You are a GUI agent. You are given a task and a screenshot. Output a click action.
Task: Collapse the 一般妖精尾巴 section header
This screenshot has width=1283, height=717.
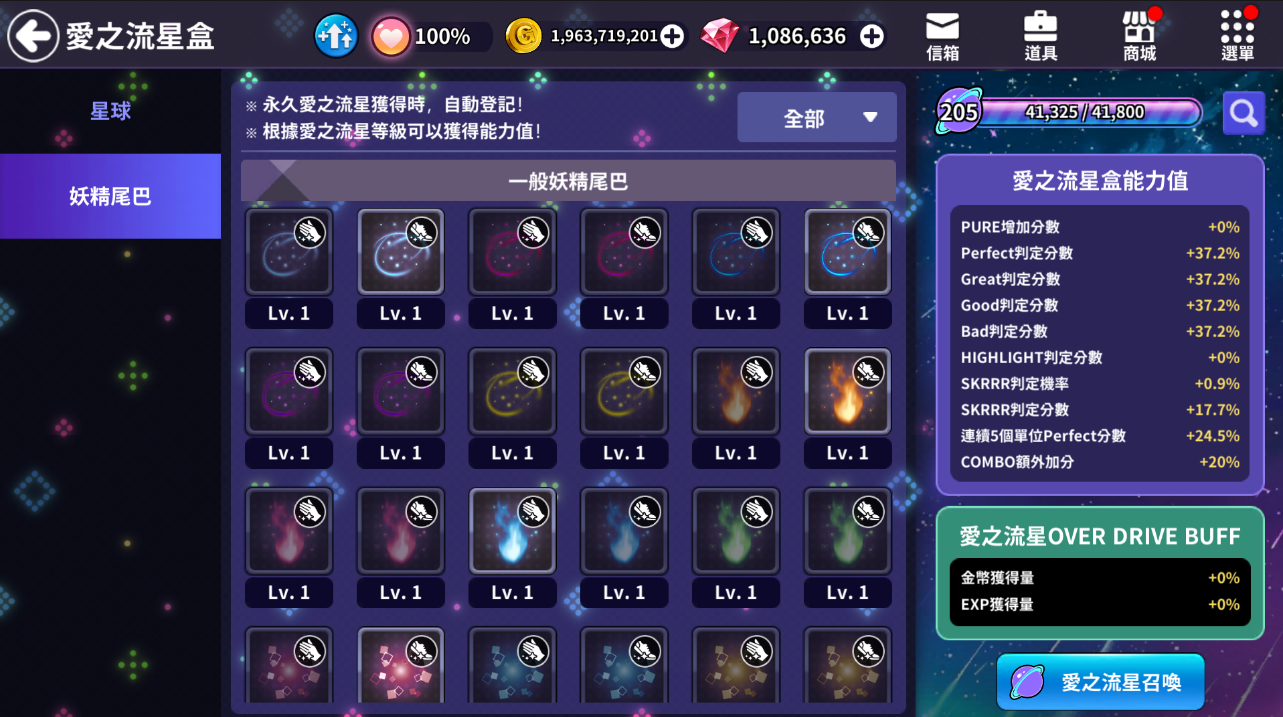coord(567,181)
